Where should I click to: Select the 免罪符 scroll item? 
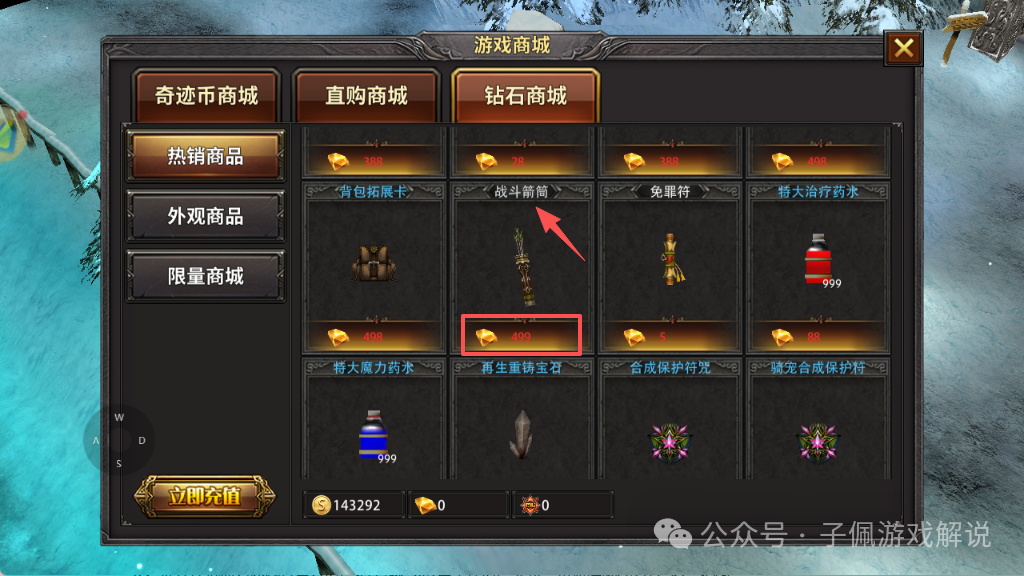670,262
